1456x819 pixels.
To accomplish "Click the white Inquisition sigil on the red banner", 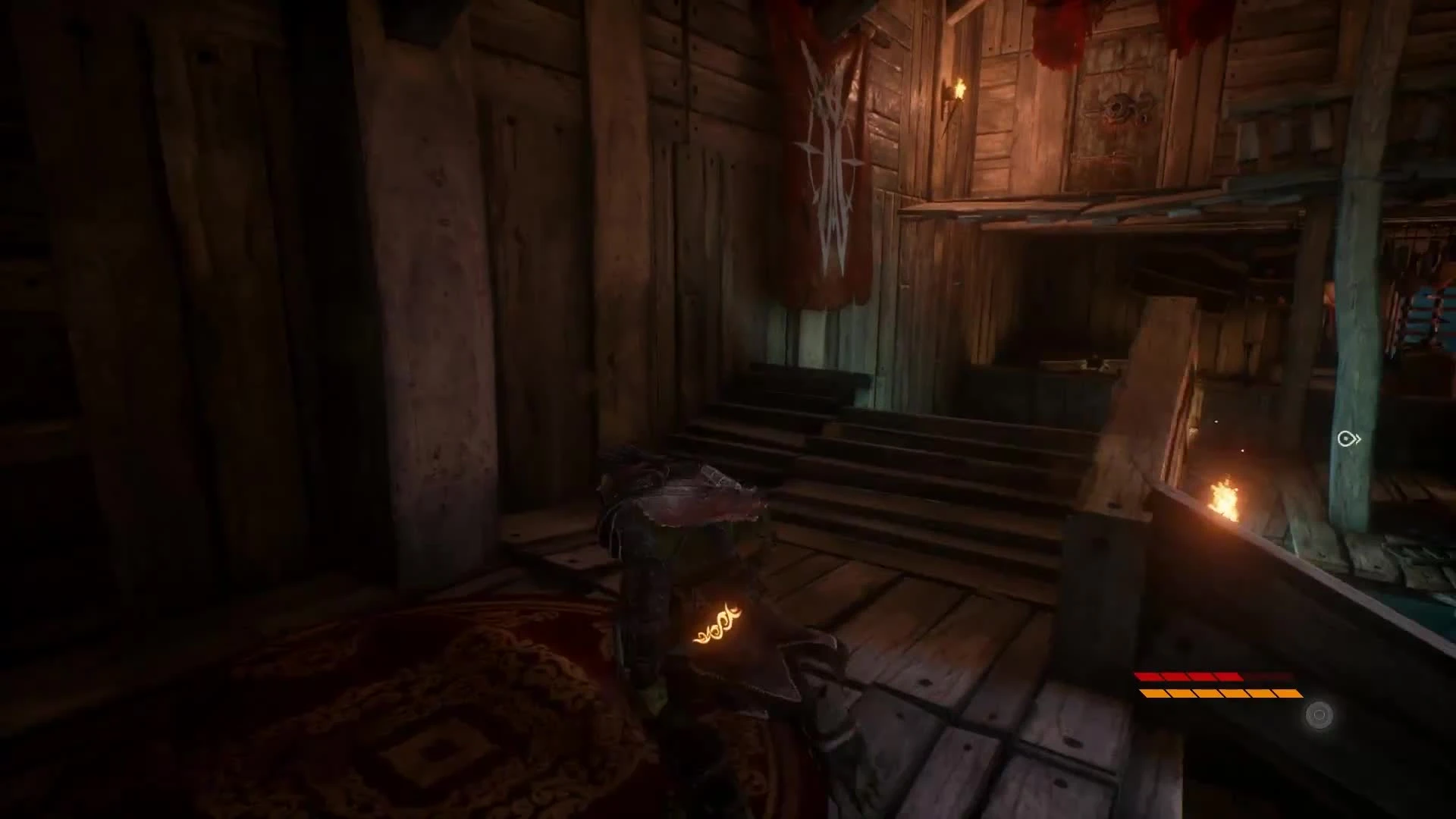I will pos(833,152).
